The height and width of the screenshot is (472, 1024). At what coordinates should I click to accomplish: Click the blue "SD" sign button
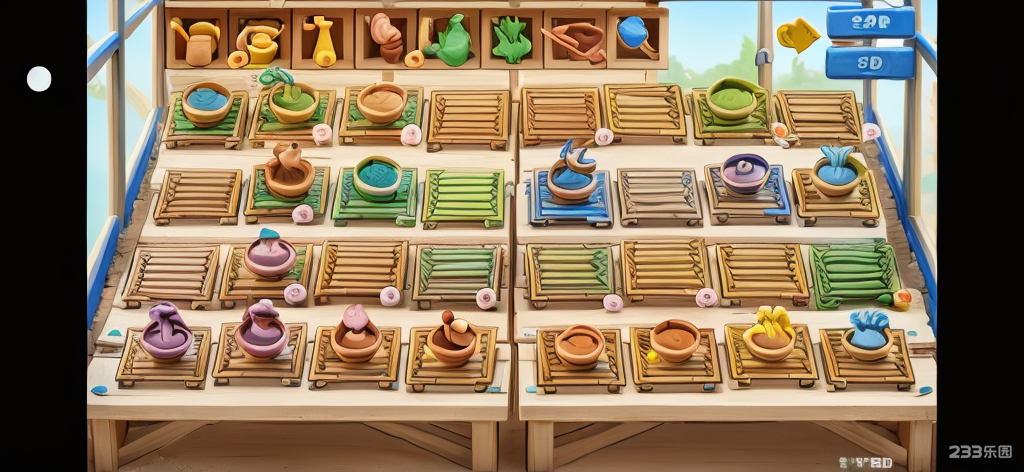870,62
